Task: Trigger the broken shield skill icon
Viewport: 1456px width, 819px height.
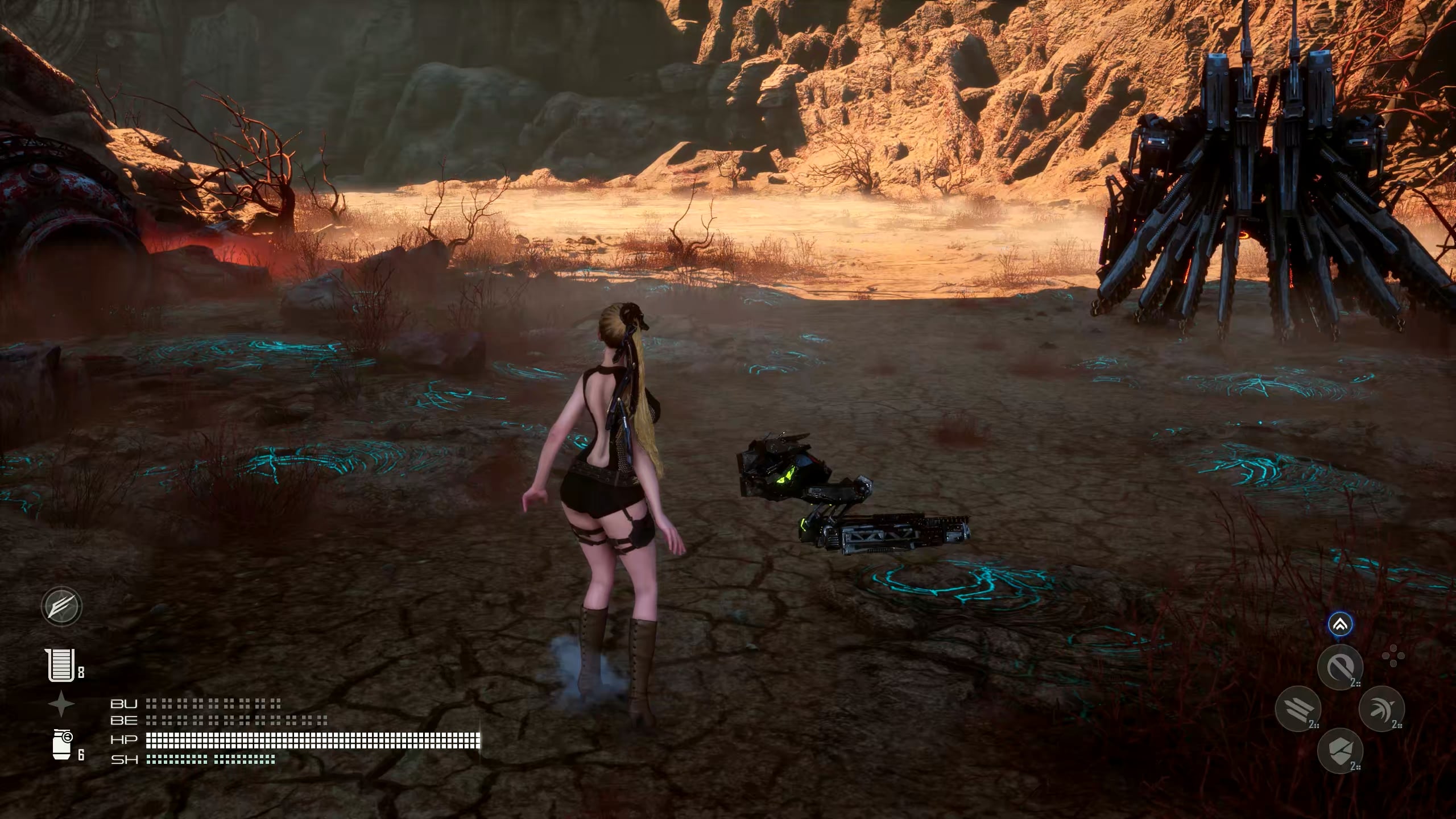Action: coord(1340,751)
